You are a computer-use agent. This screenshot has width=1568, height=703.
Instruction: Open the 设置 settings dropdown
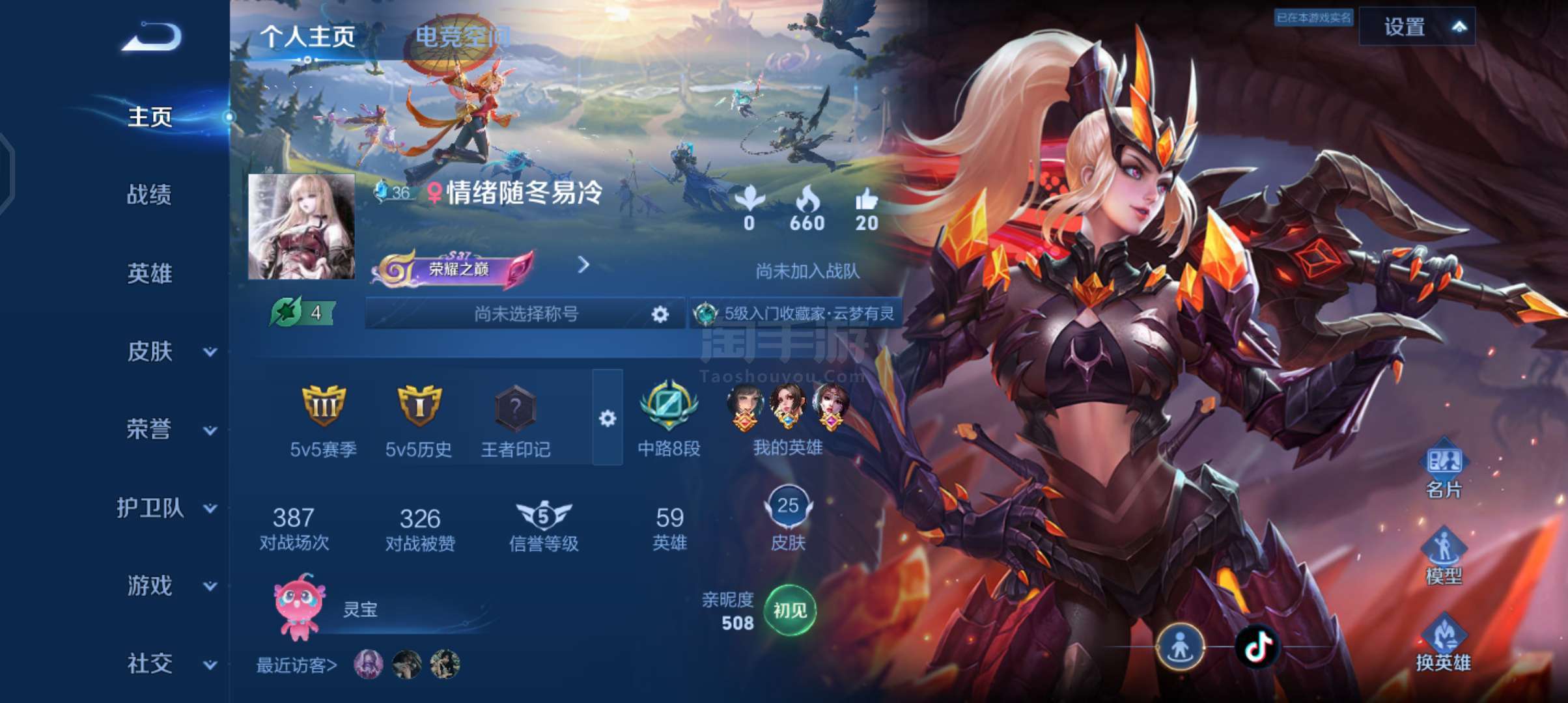tap(1416, 27)
